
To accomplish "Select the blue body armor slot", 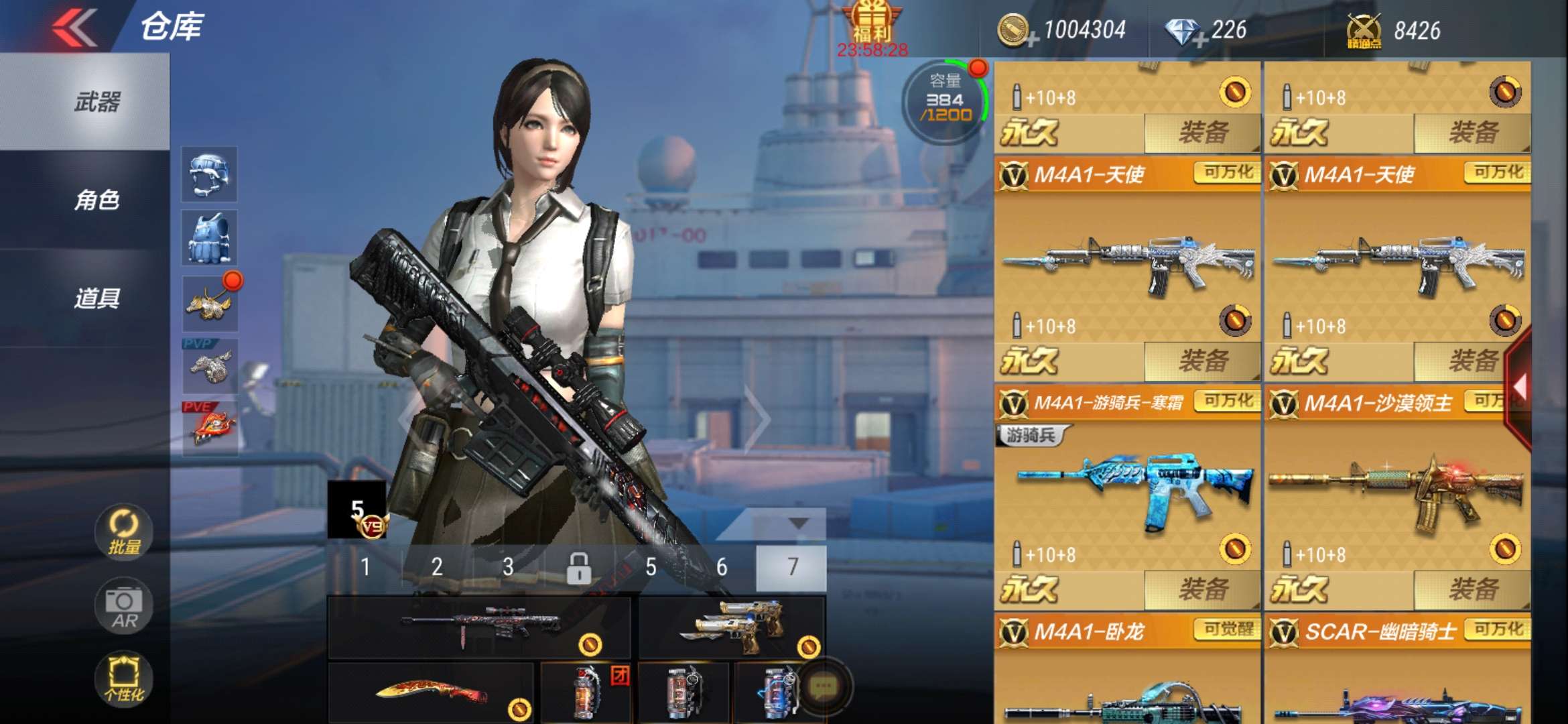I will coord(209,238).
